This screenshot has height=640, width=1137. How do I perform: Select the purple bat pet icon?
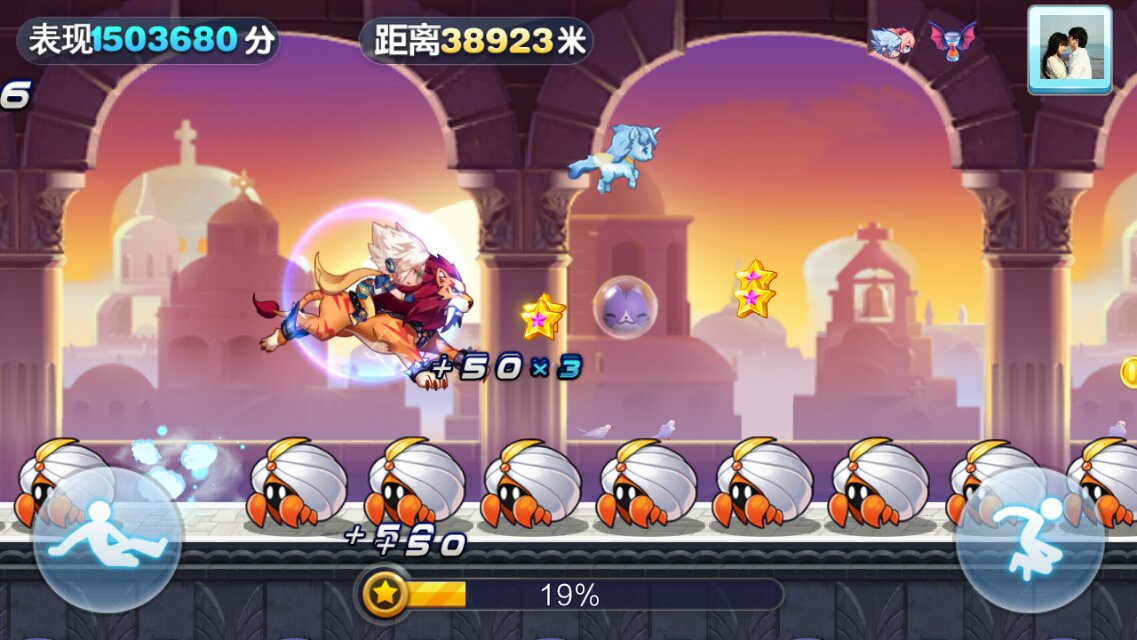(x=951, y=41)
